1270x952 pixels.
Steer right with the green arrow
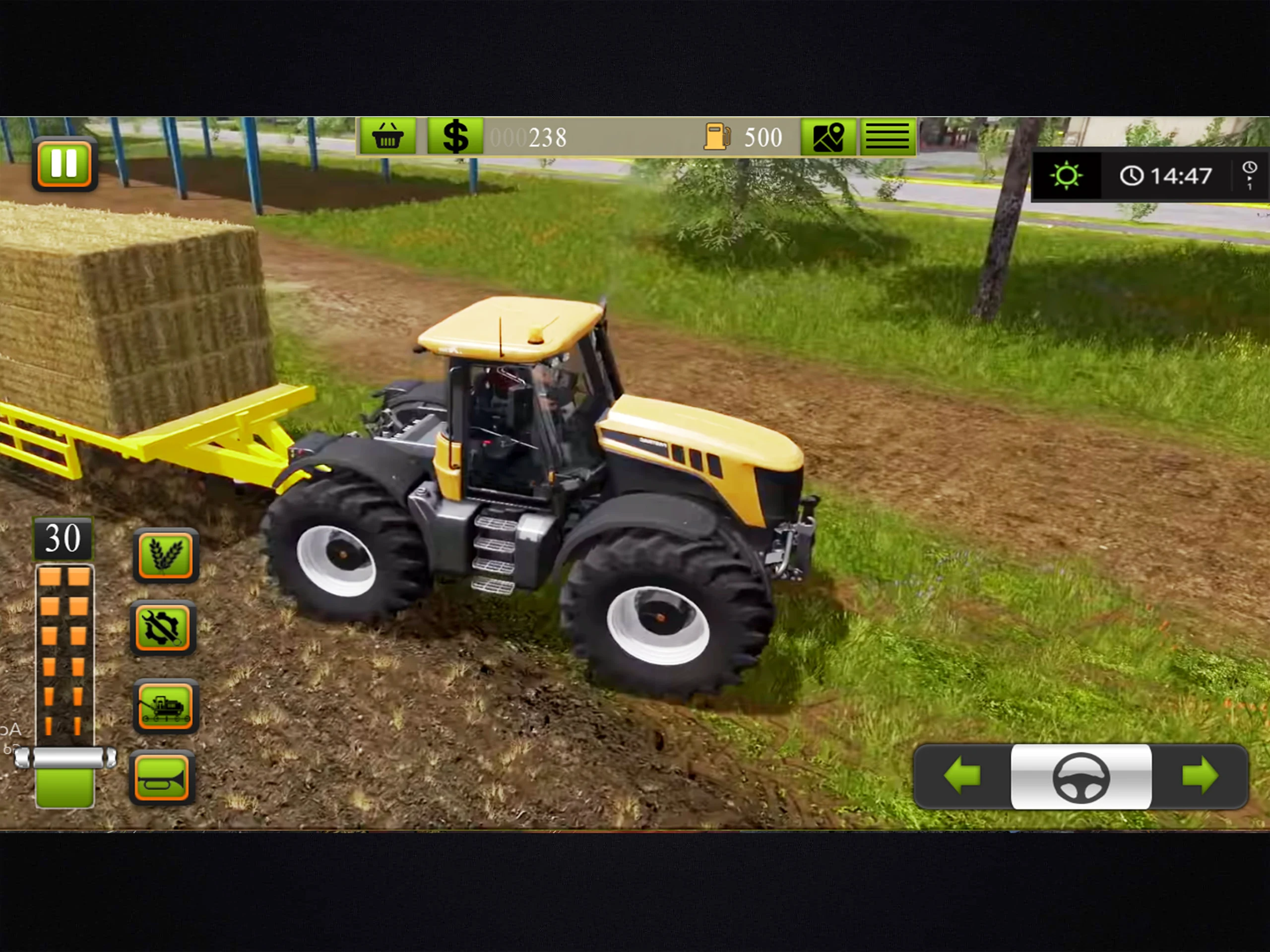[1200, 776]
